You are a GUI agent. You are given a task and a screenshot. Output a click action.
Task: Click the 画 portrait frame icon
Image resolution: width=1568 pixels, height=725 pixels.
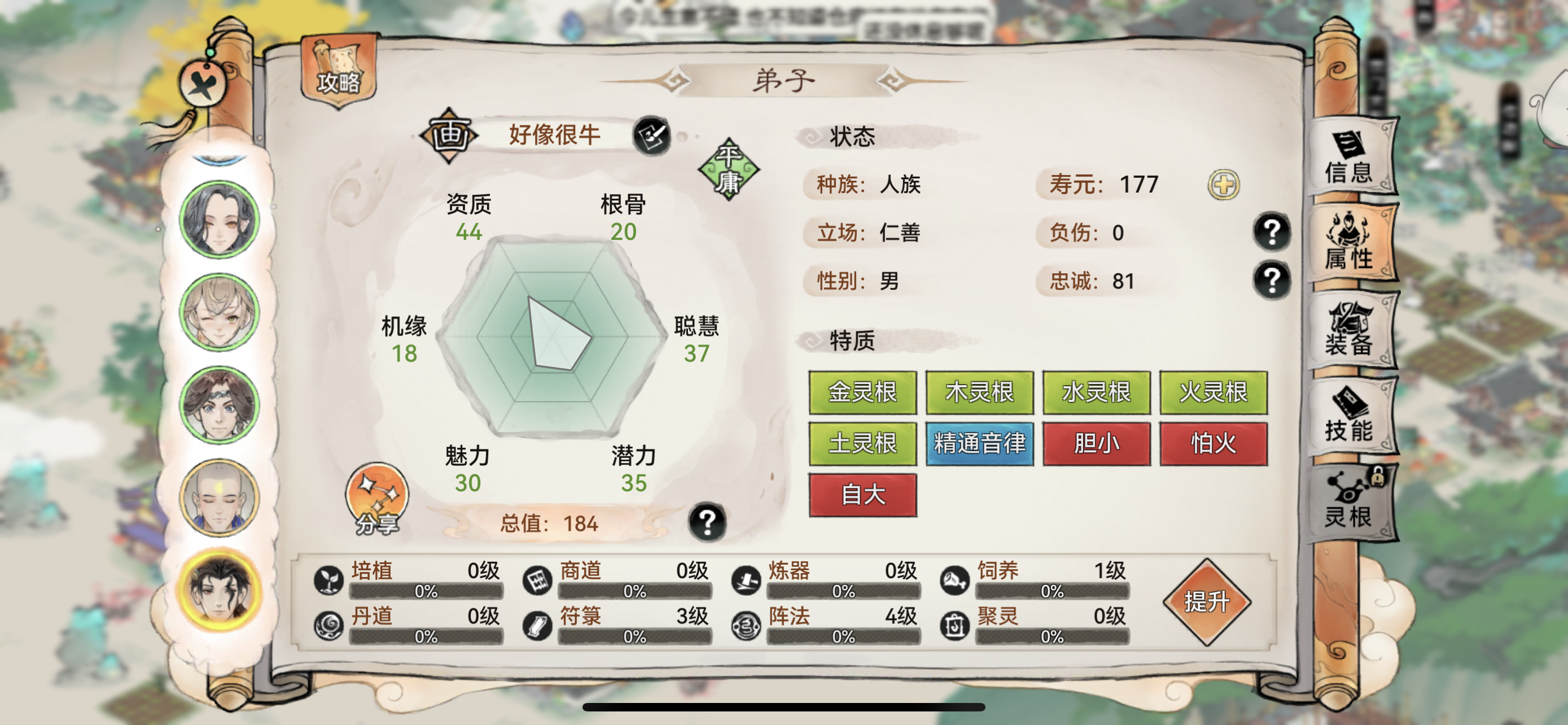tap(450, 135)
